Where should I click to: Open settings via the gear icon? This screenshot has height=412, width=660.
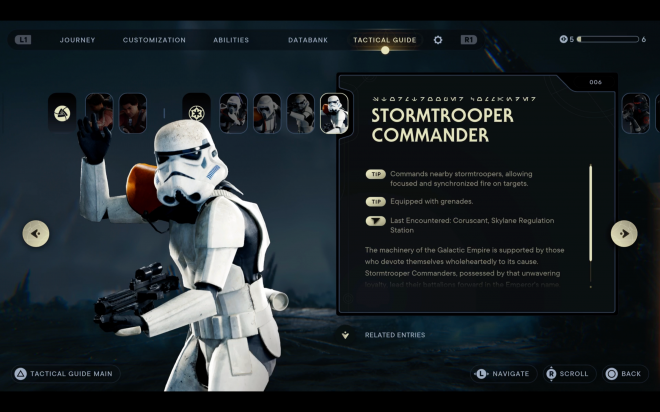438,40
